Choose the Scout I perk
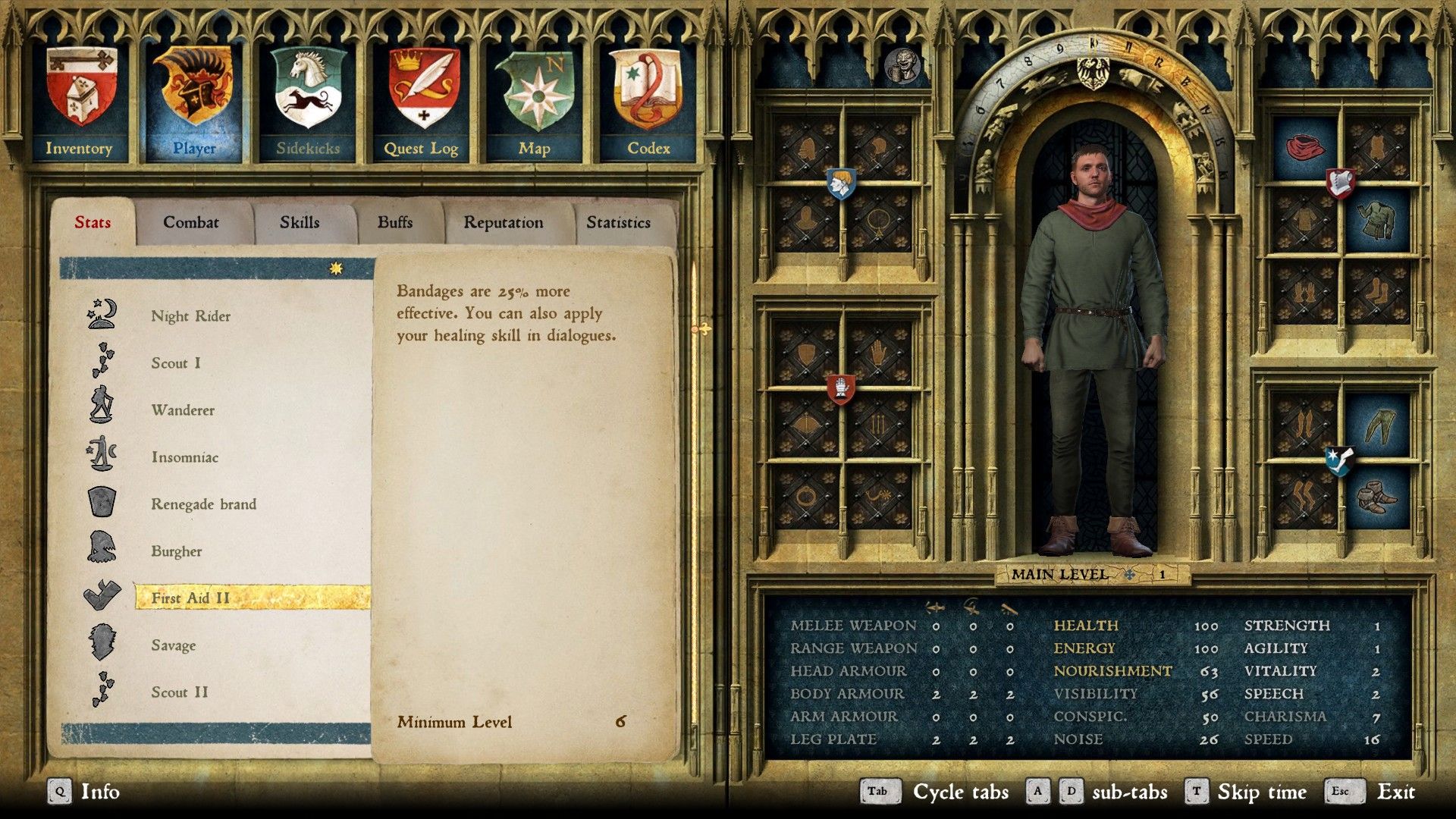This screenshot has width=1456, height=819. pyautogui.click(x=176, y=363)
